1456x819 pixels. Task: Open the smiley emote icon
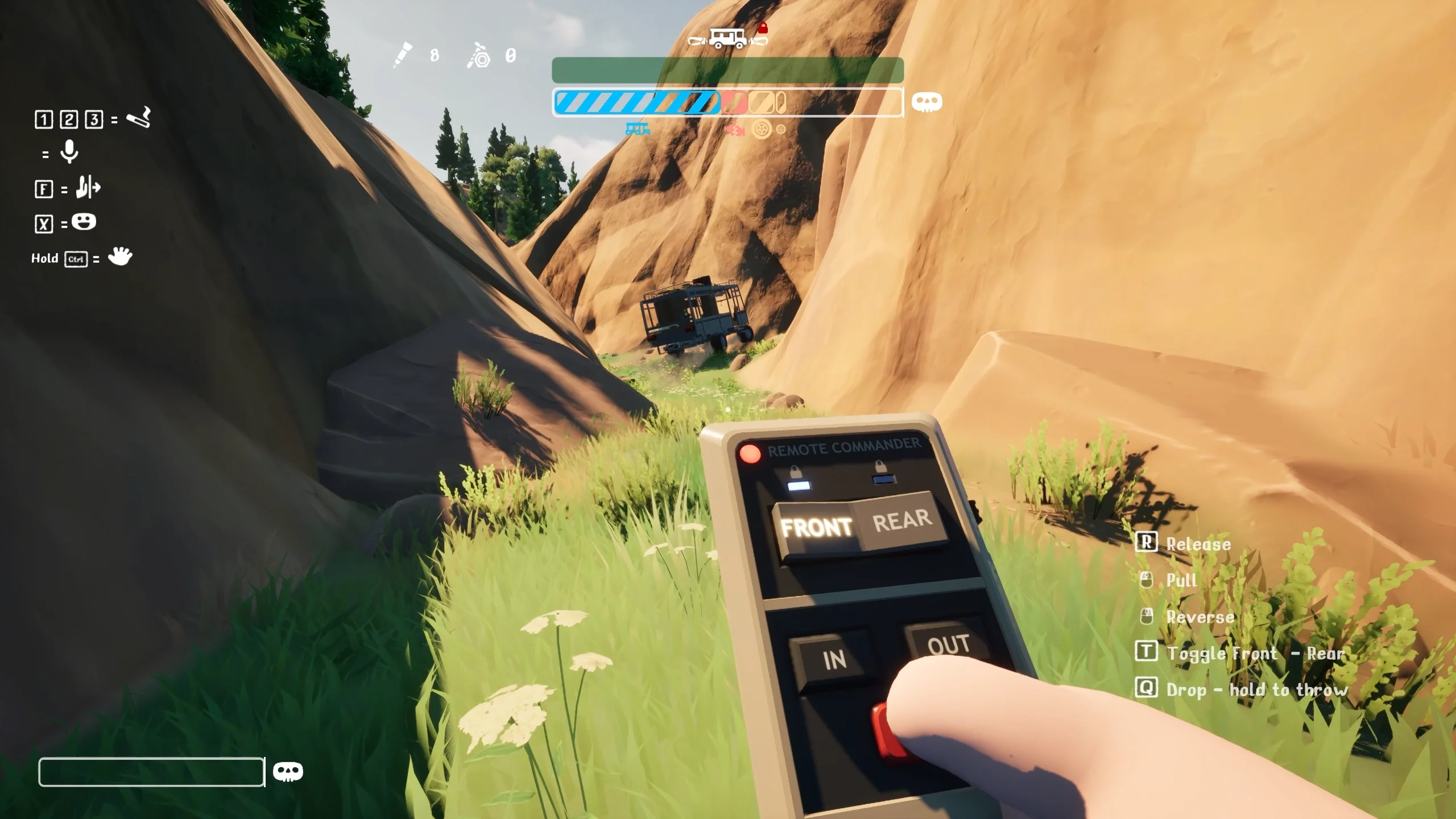coord(84,222)
